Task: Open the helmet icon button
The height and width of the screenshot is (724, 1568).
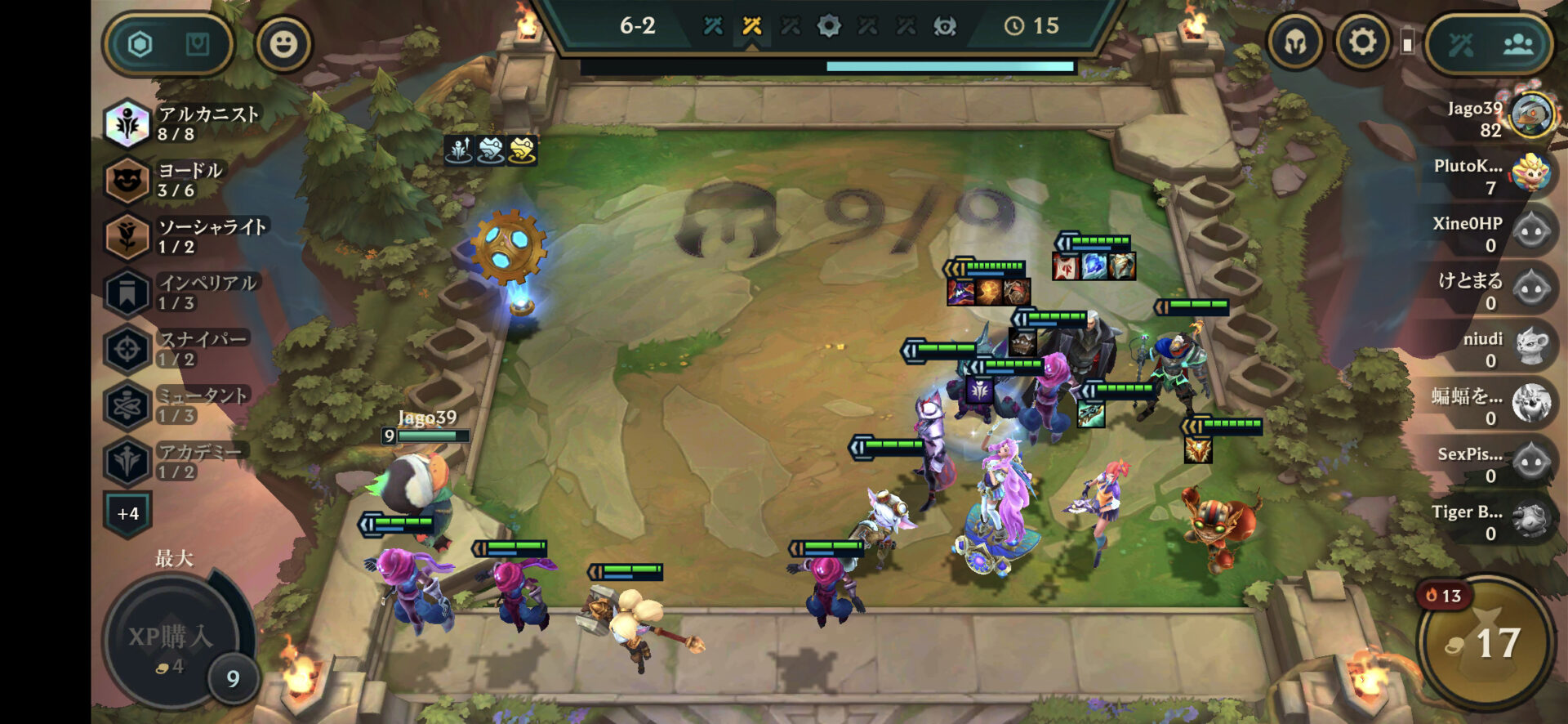Action: (1295, 42)
